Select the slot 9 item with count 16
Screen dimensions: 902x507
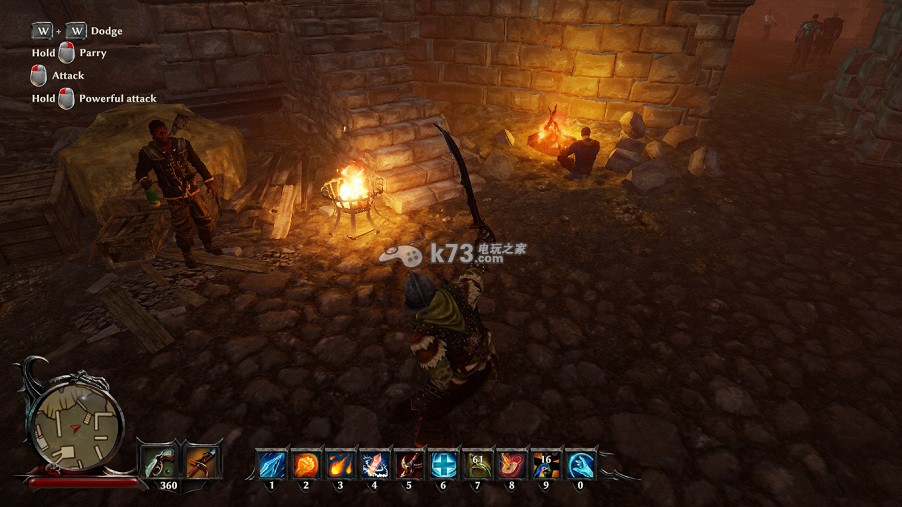(x=545, y=465)
